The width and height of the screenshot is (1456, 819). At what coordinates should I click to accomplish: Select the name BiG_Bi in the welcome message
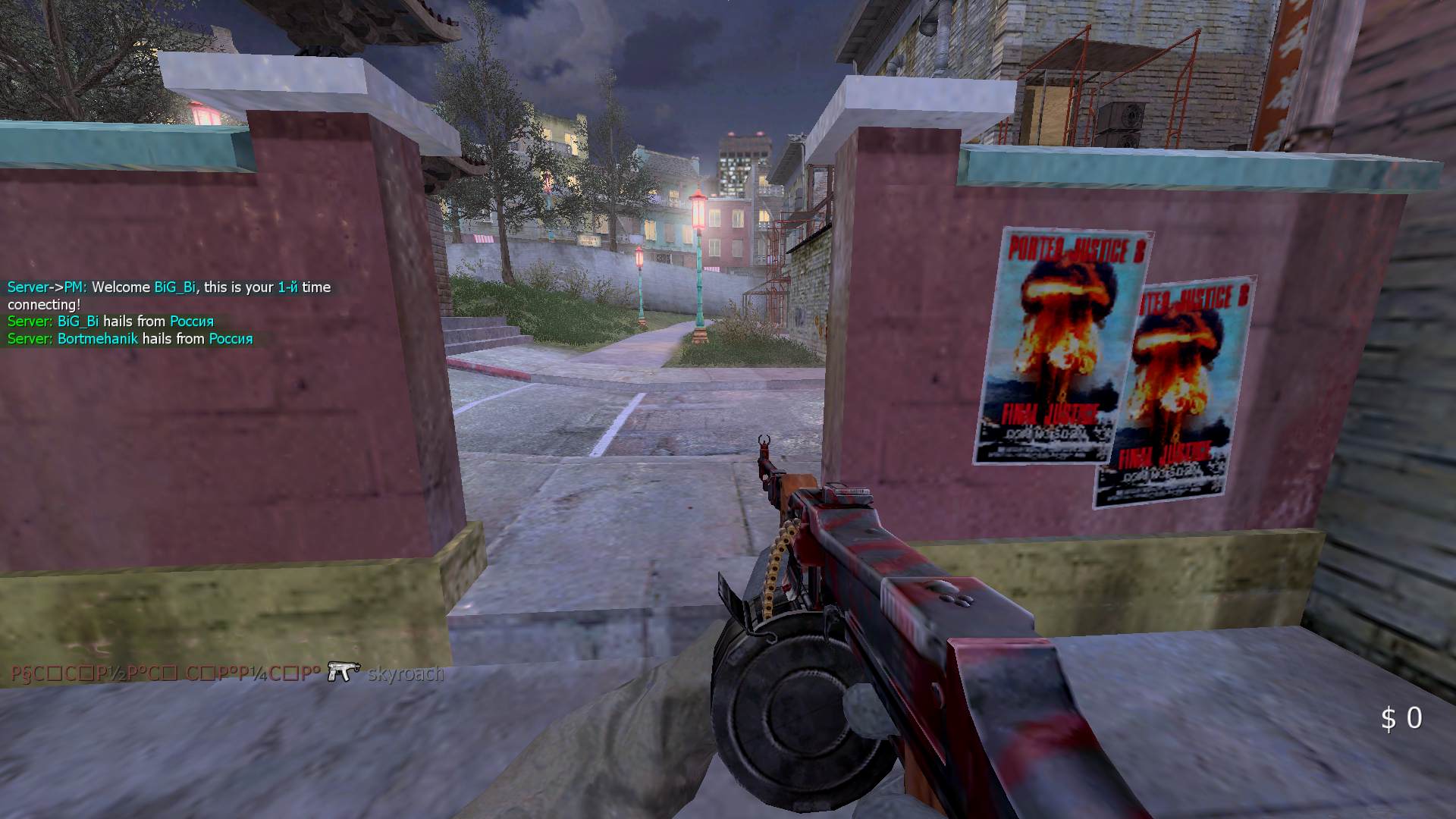(x=174, y=287)
